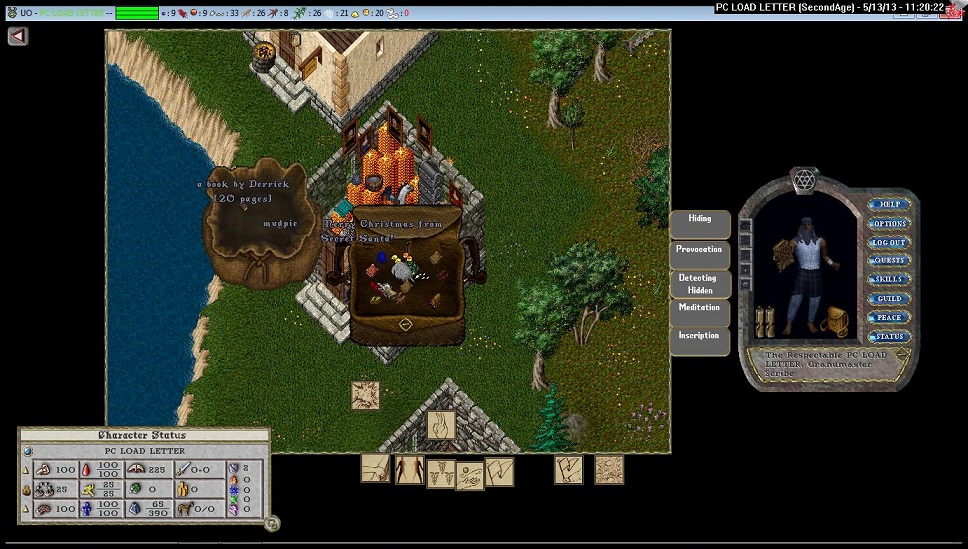Open the Guild panel
This screenshot has width=968, height=549.
(889, 299)
